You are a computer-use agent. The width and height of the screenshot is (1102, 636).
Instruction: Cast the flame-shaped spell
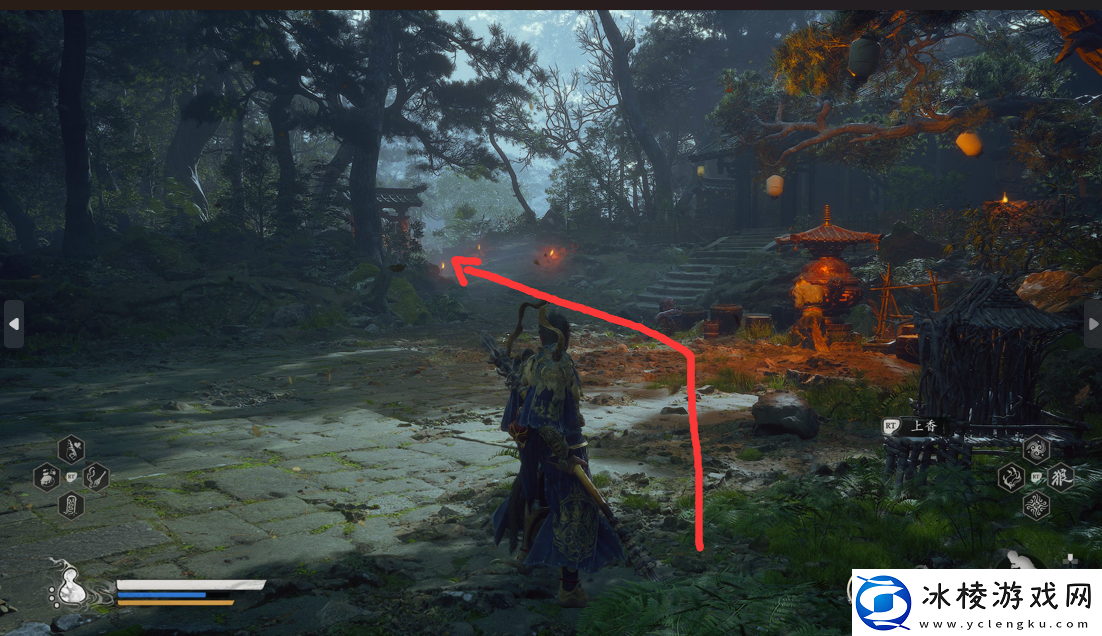tap(1011, 477)
